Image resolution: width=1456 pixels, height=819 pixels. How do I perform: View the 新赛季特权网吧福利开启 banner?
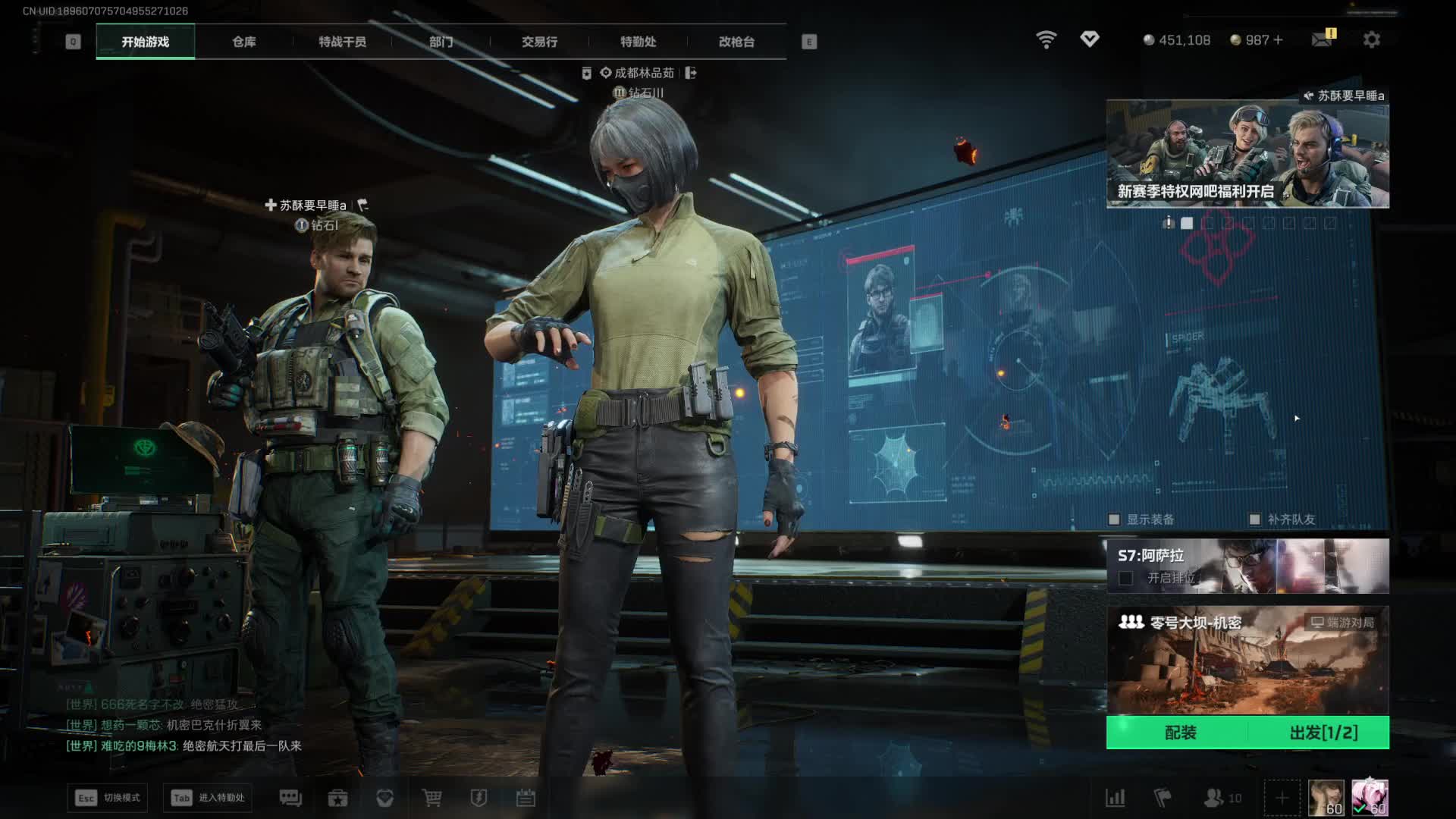point(1247,155)
